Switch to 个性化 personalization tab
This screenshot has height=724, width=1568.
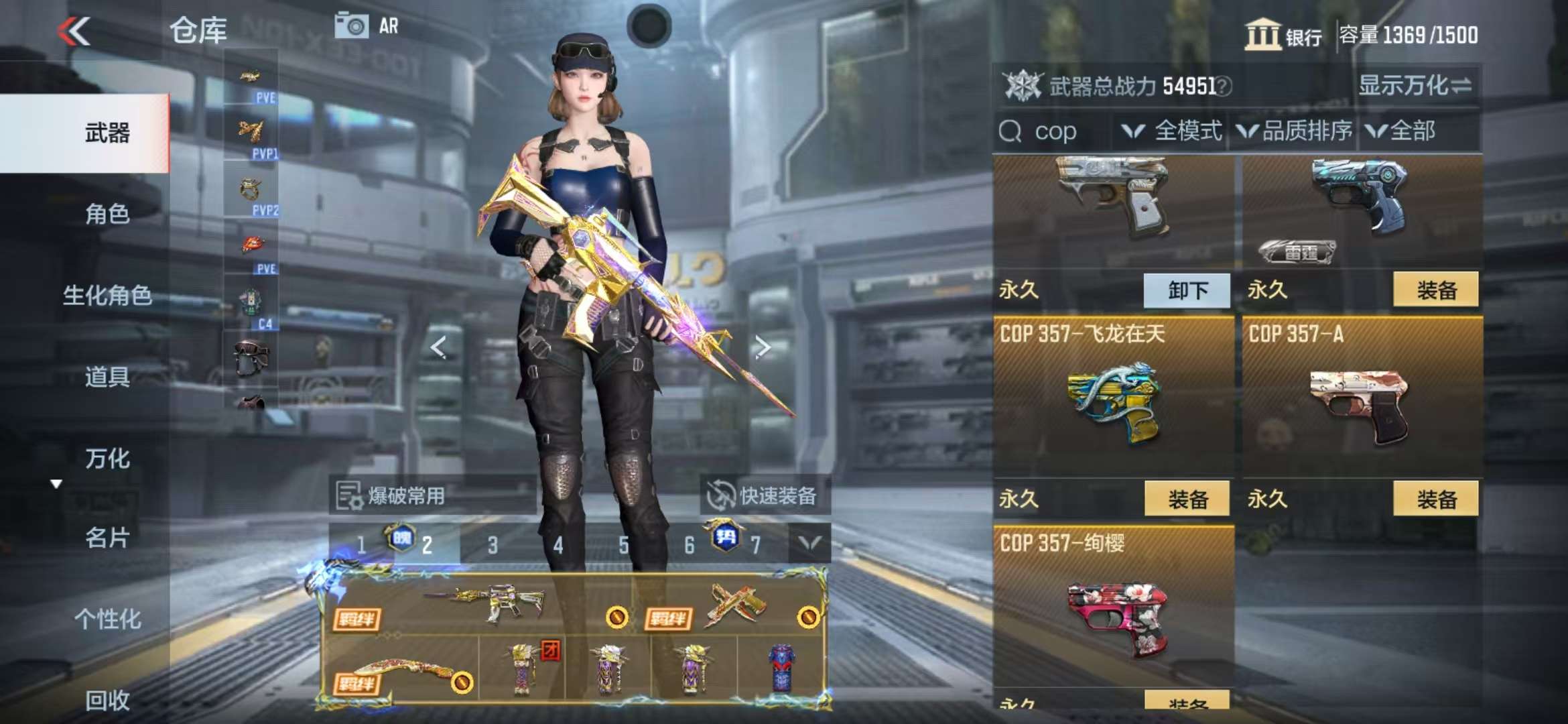point(107,619)
